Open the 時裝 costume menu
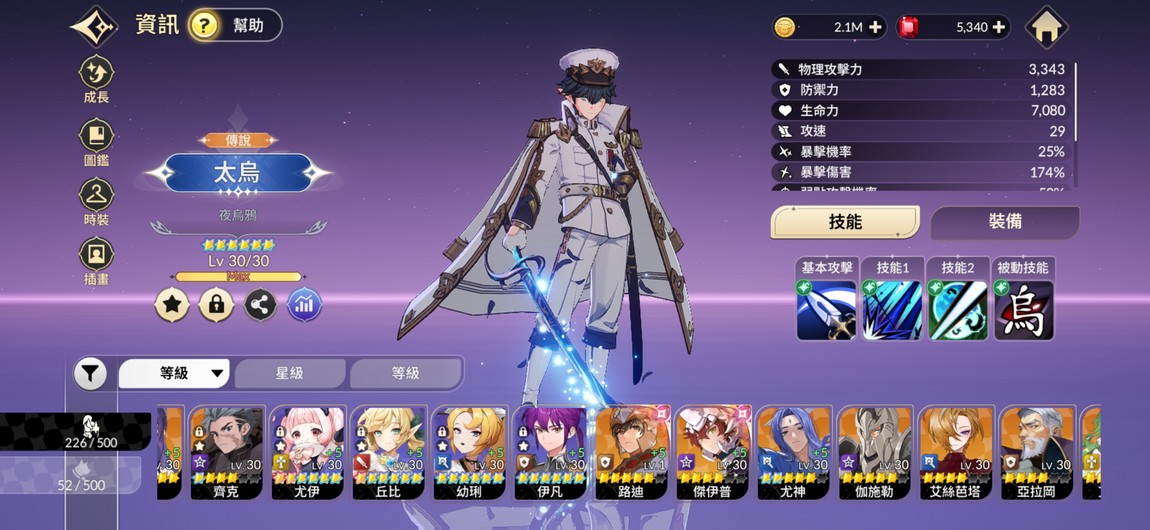 coord(97,200)
